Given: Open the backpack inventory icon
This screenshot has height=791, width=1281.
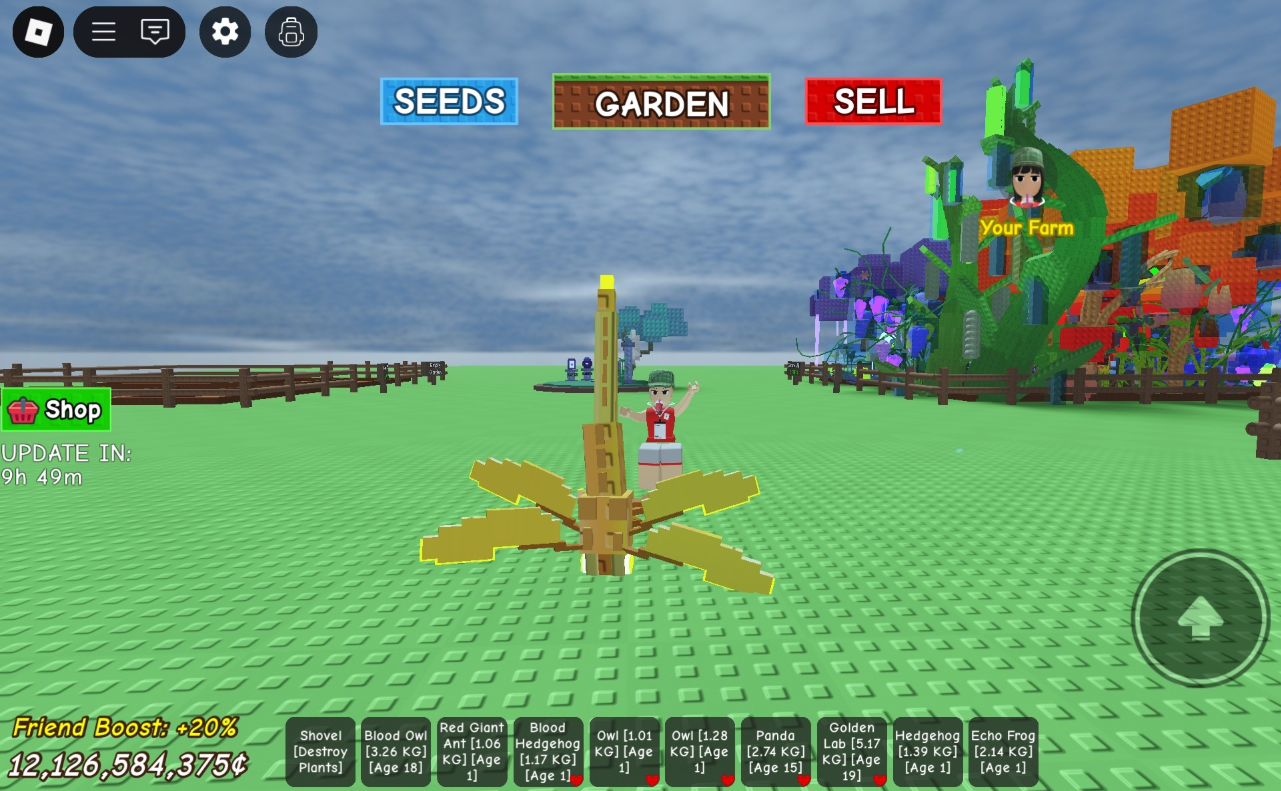Looking at the screenshot, I should [x=291, y=32].
